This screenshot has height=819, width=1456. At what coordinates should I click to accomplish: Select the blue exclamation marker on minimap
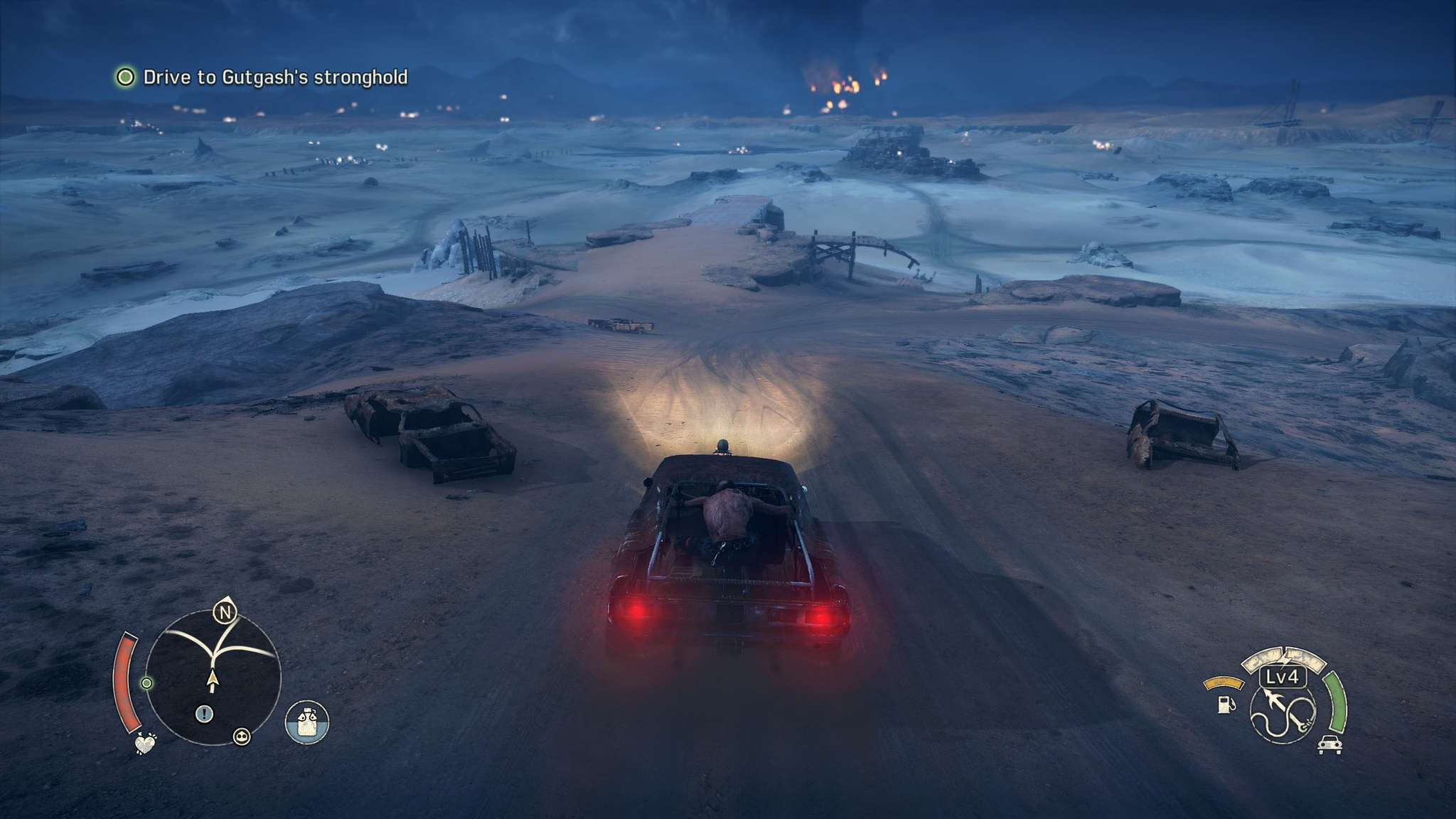tap(204, 714)
